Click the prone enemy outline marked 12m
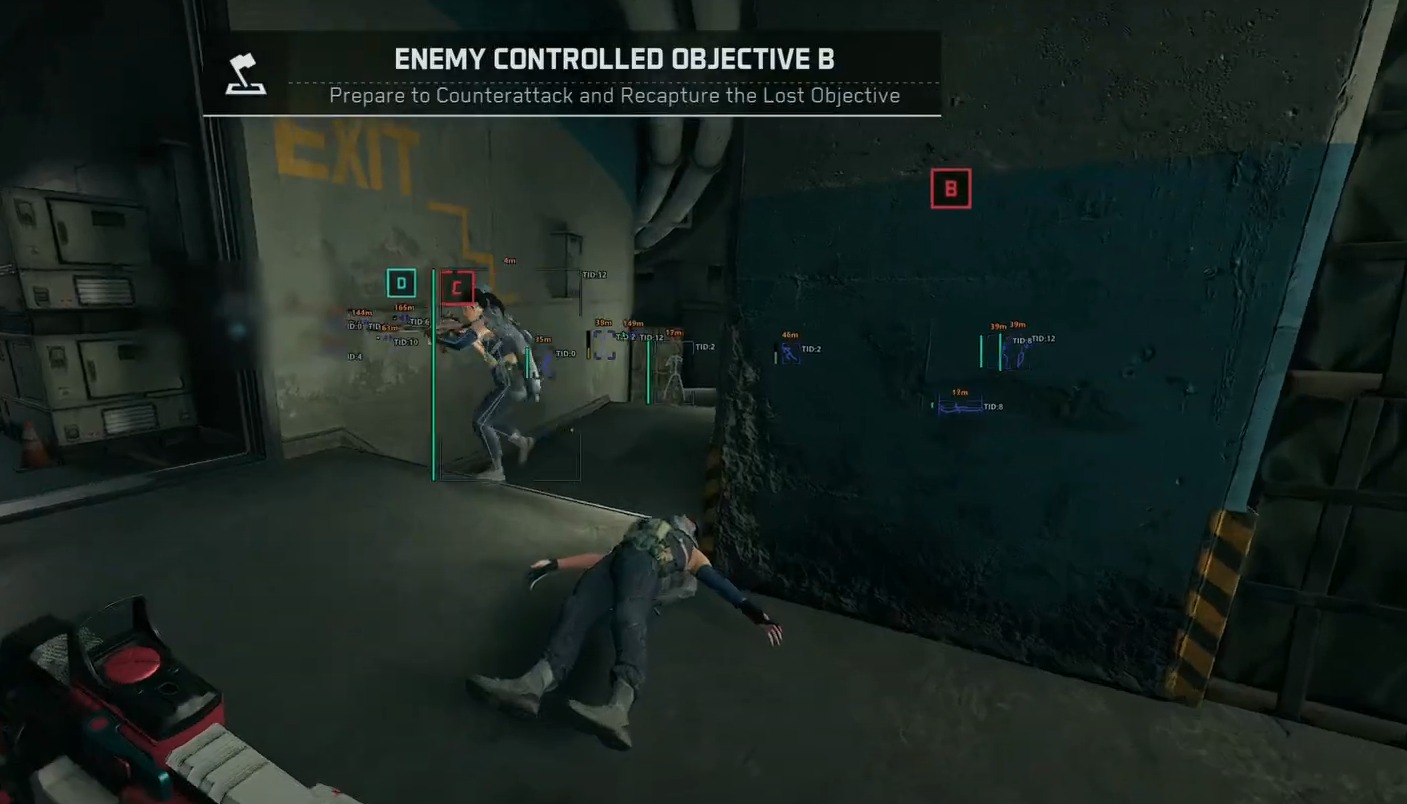 959,408
